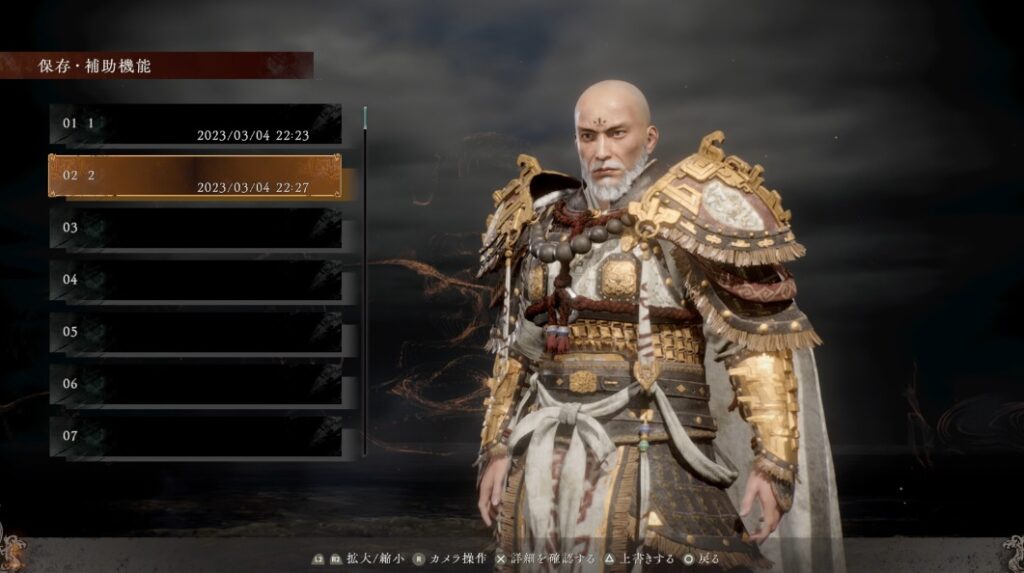This screenshot has height=573, width=1024.
Task: Choose highlighted save slot 02
Action: (196, 176)
